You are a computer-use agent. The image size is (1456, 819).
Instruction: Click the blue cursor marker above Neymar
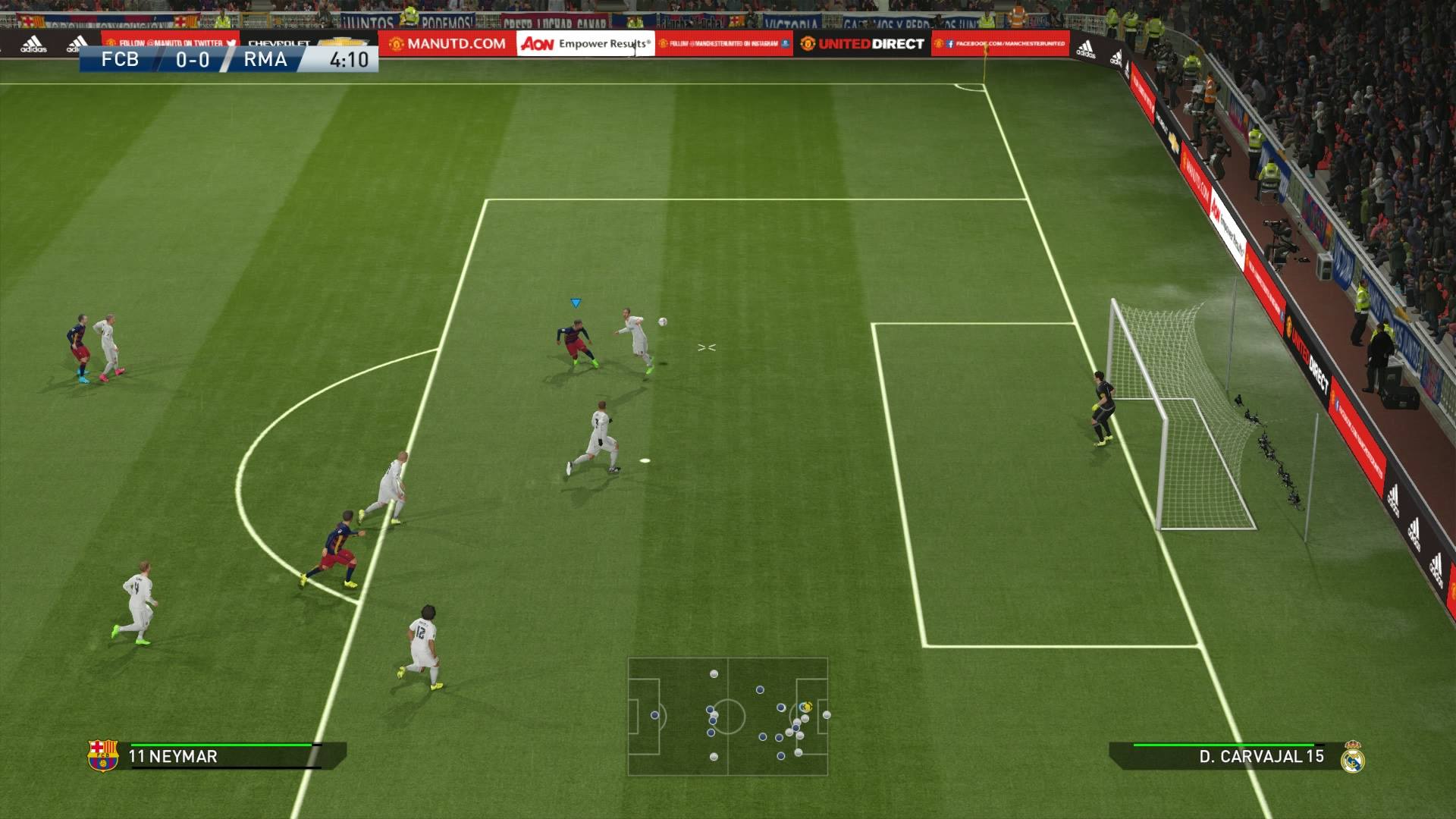[576, 303]
